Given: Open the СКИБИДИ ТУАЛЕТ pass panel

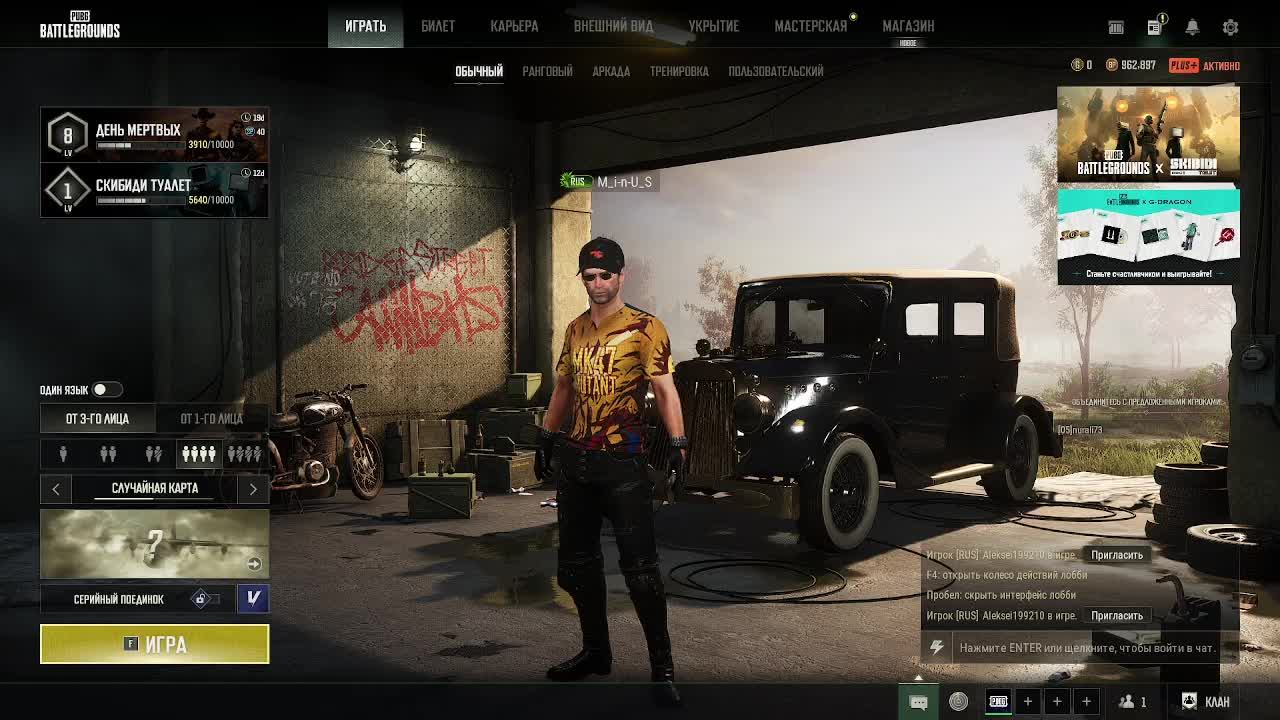Looking at the screenshot, I should pos(154,190).
